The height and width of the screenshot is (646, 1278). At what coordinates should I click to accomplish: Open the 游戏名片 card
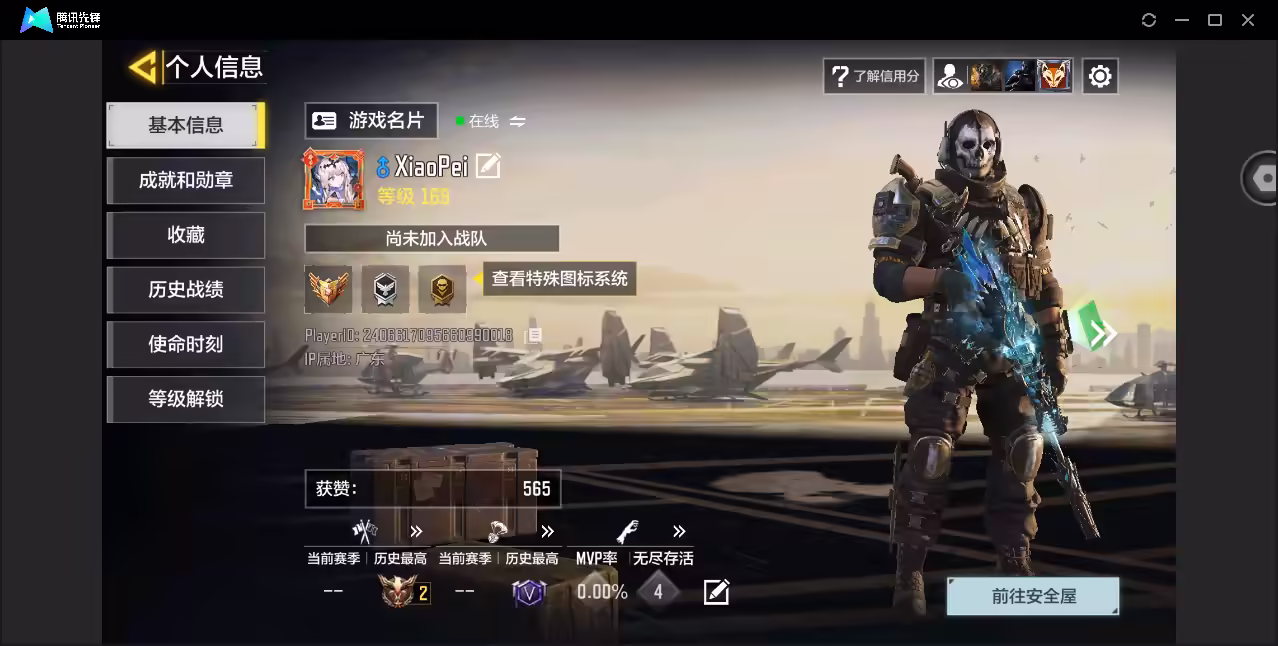tap(371, 121)
